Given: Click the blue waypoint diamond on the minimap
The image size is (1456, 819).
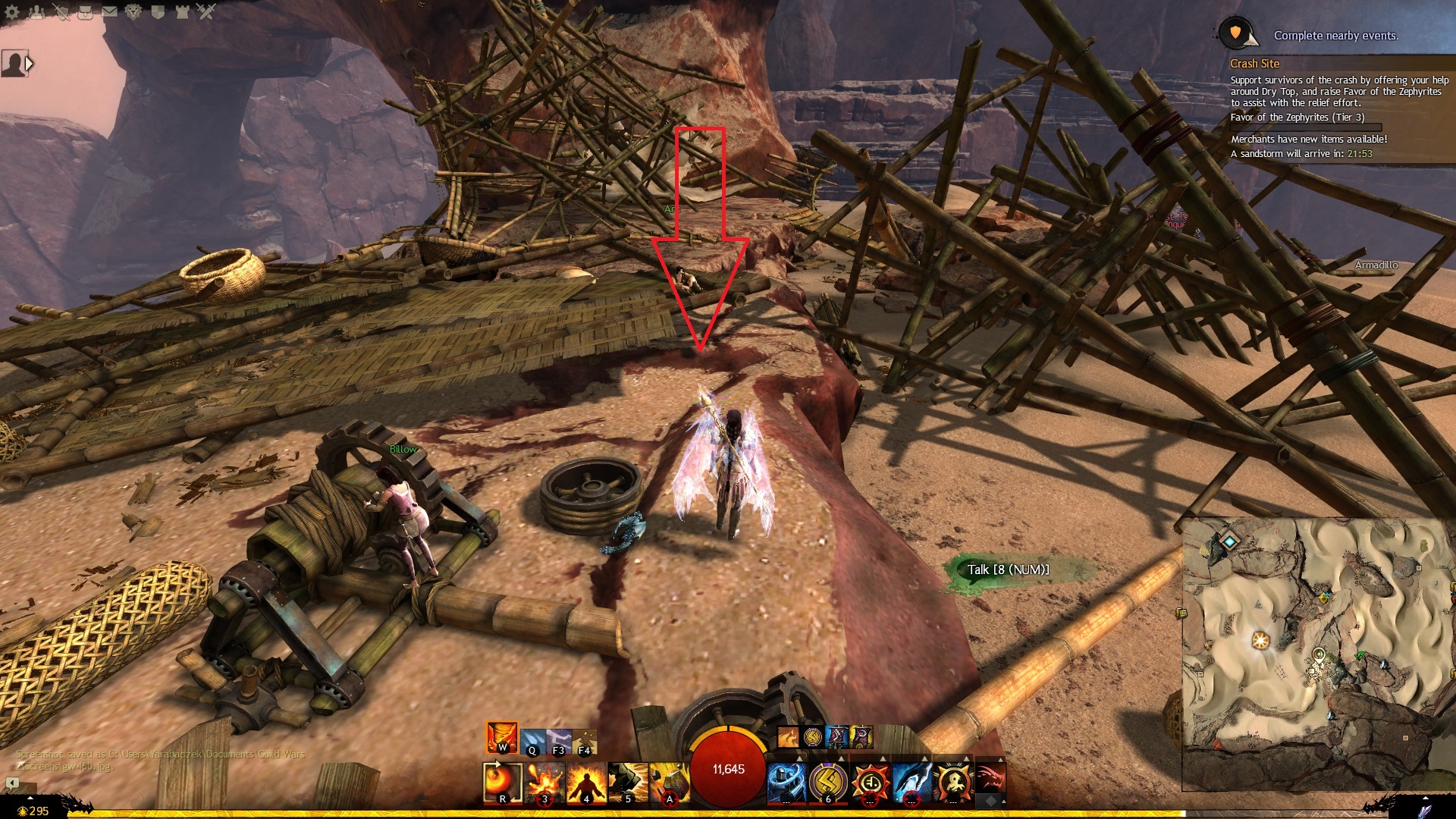Looking at the screenshot, I should (1230, 541).
